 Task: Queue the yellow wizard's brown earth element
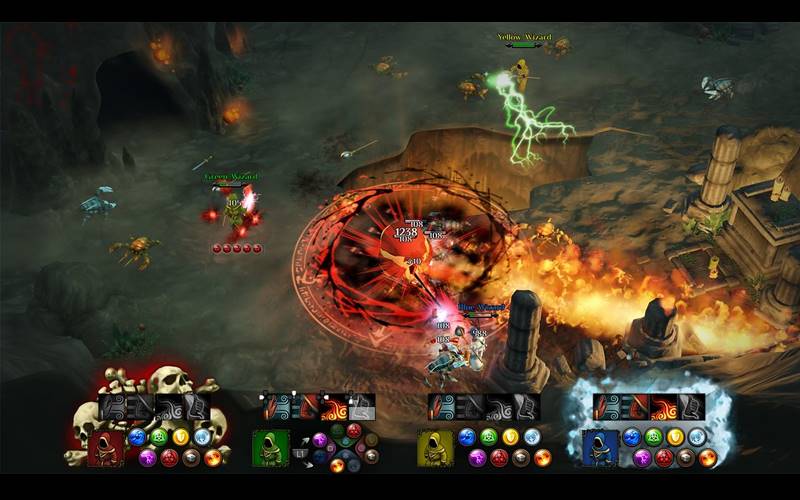coord(521,458)
